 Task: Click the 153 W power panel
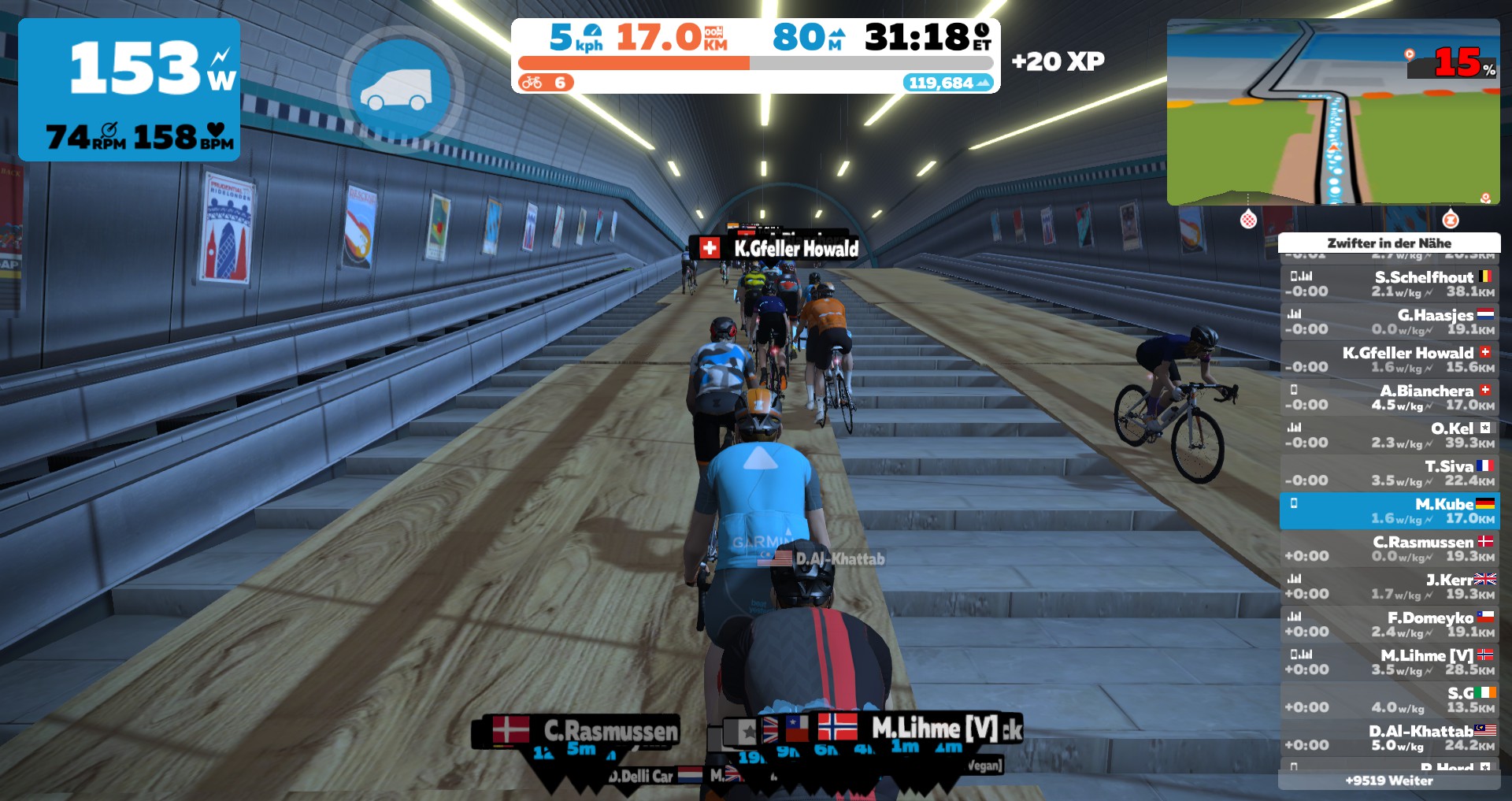point(129,90)
